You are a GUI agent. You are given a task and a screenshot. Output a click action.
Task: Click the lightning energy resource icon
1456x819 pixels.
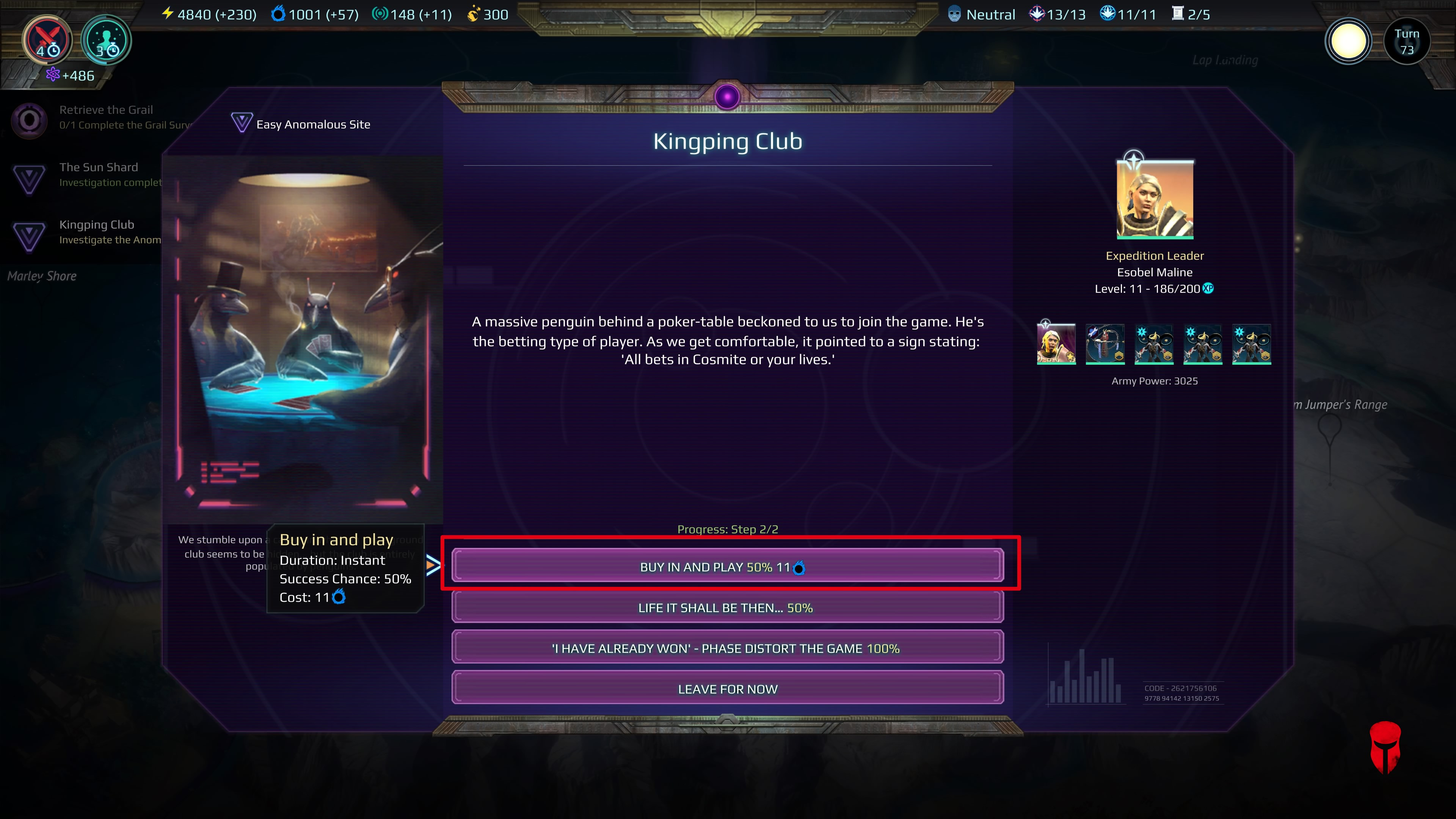coord(168,14)
